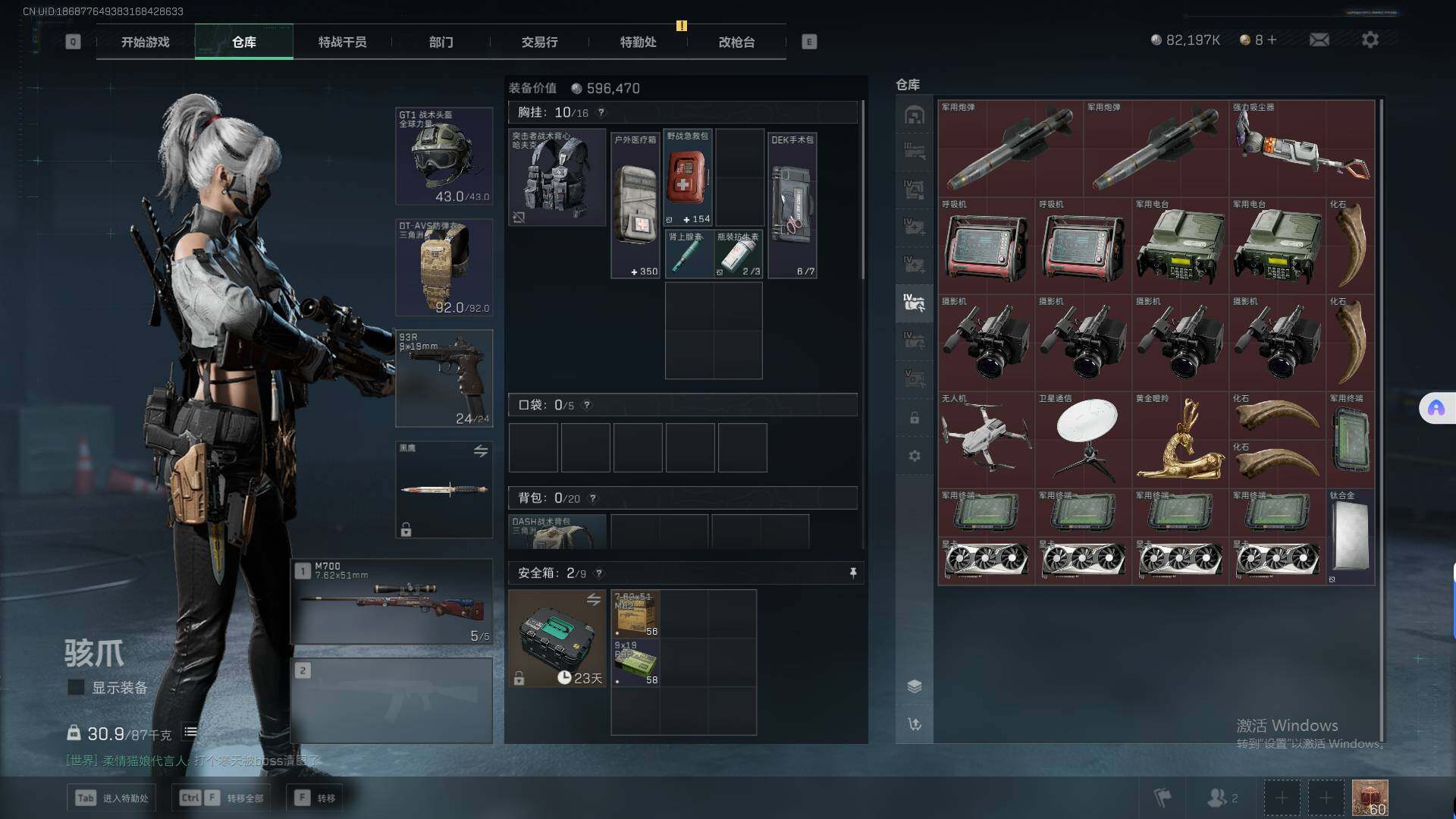Open the settings gear icon

pos(1370,39)
